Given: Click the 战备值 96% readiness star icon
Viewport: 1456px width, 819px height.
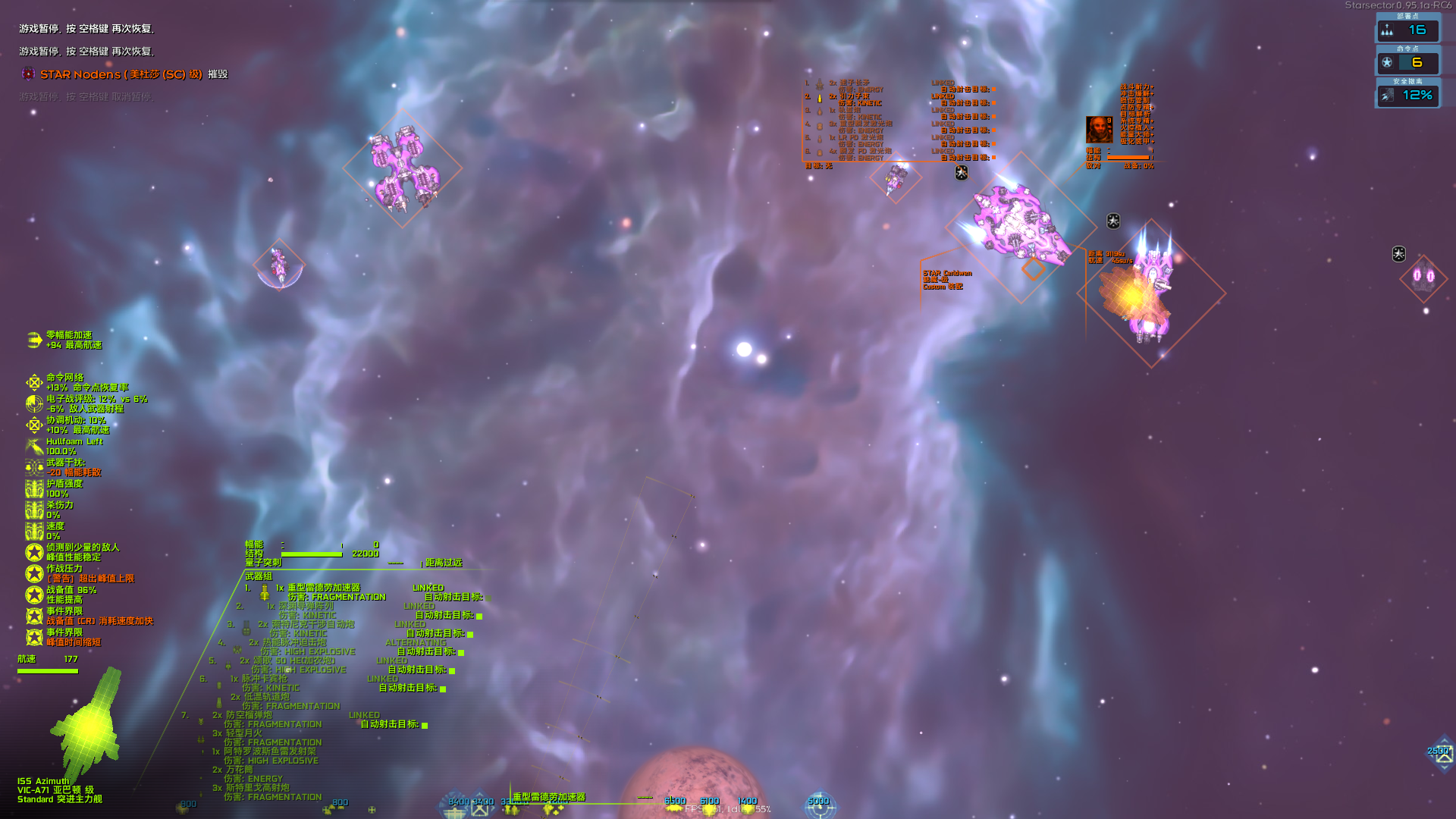Looking at the screenshot, I should click(34, 594).
